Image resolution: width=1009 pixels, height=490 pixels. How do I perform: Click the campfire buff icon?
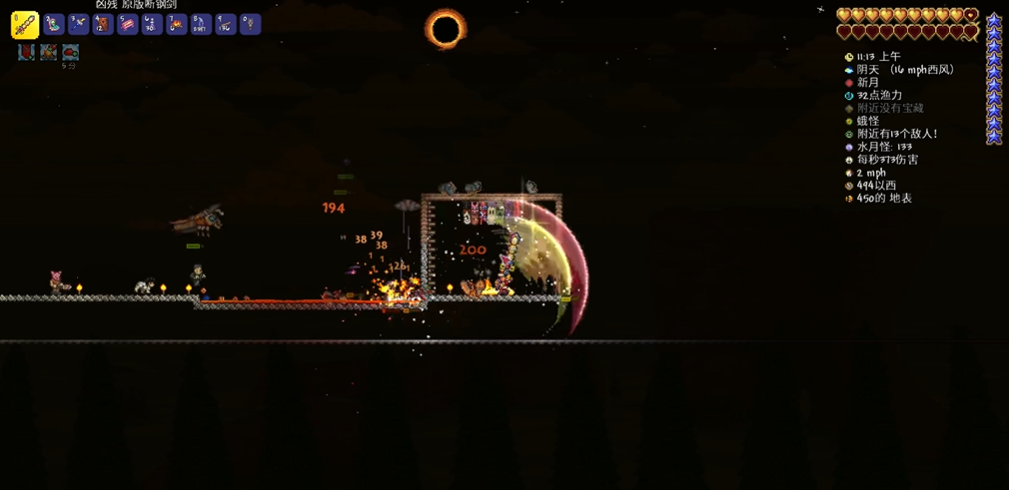[x=48, y=52]
